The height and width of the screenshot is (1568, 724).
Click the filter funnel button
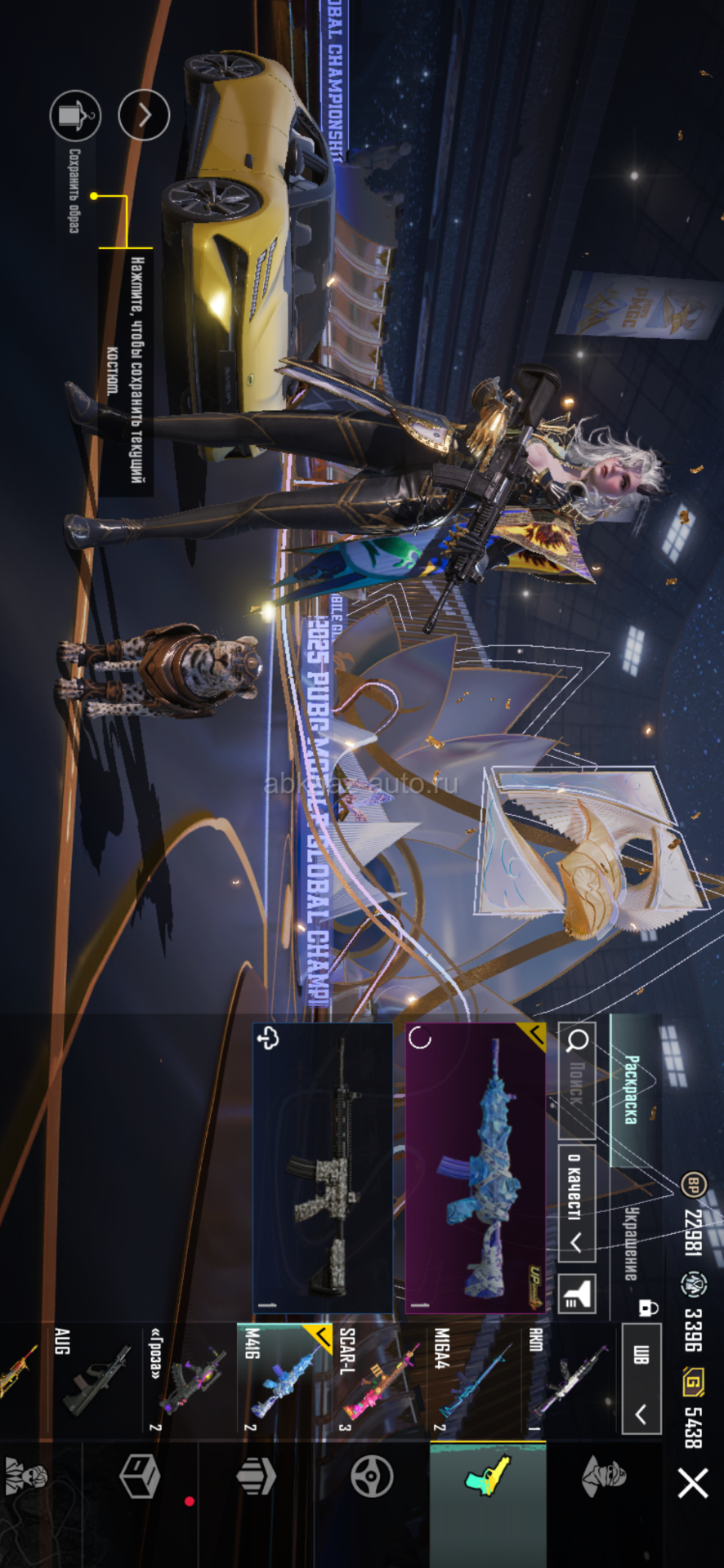577,1294
